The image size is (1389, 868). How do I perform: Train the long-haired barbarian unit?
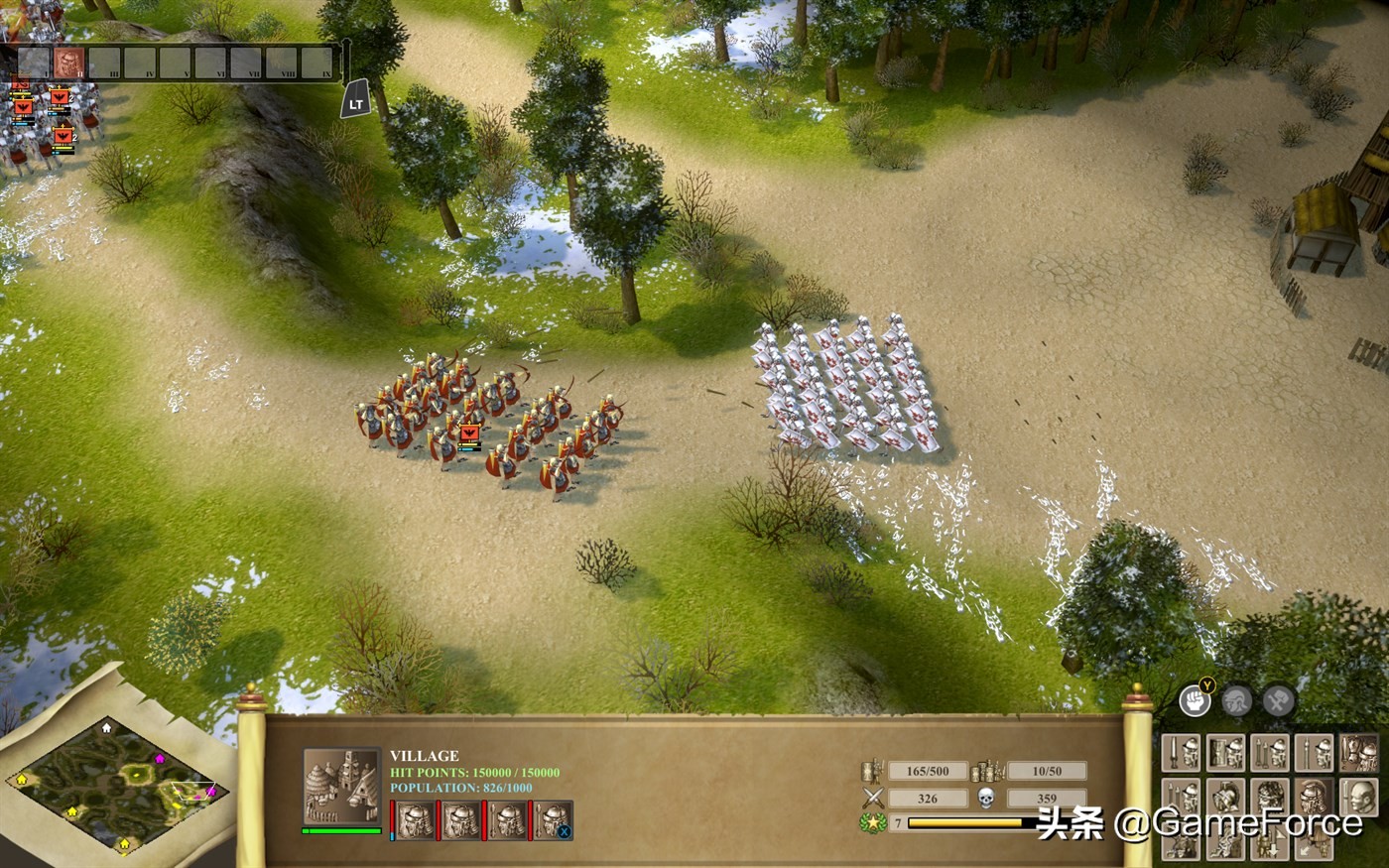(x=1270, y=797)
